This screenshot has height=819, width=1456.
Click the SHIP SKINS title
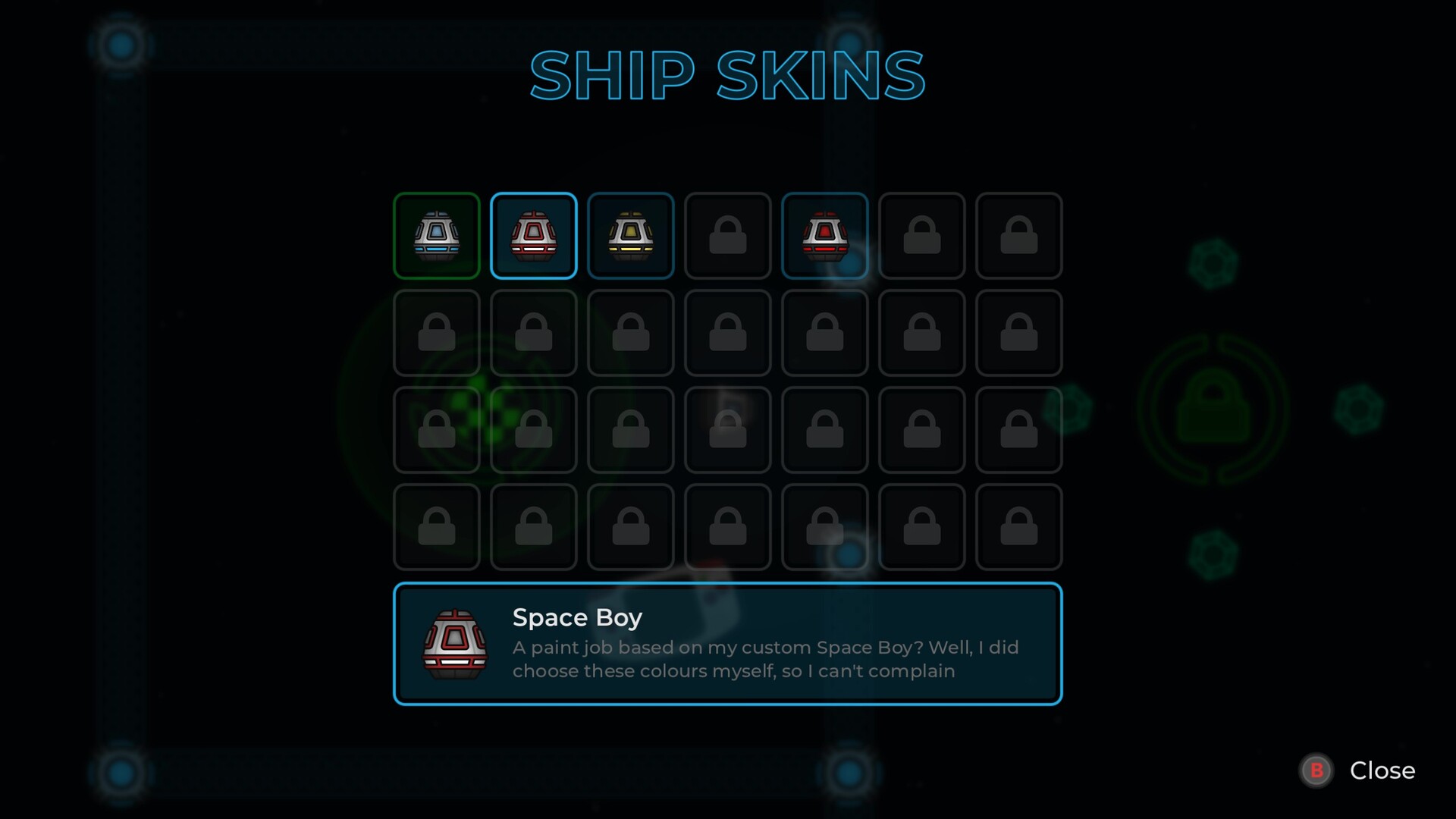coord(727,76)
